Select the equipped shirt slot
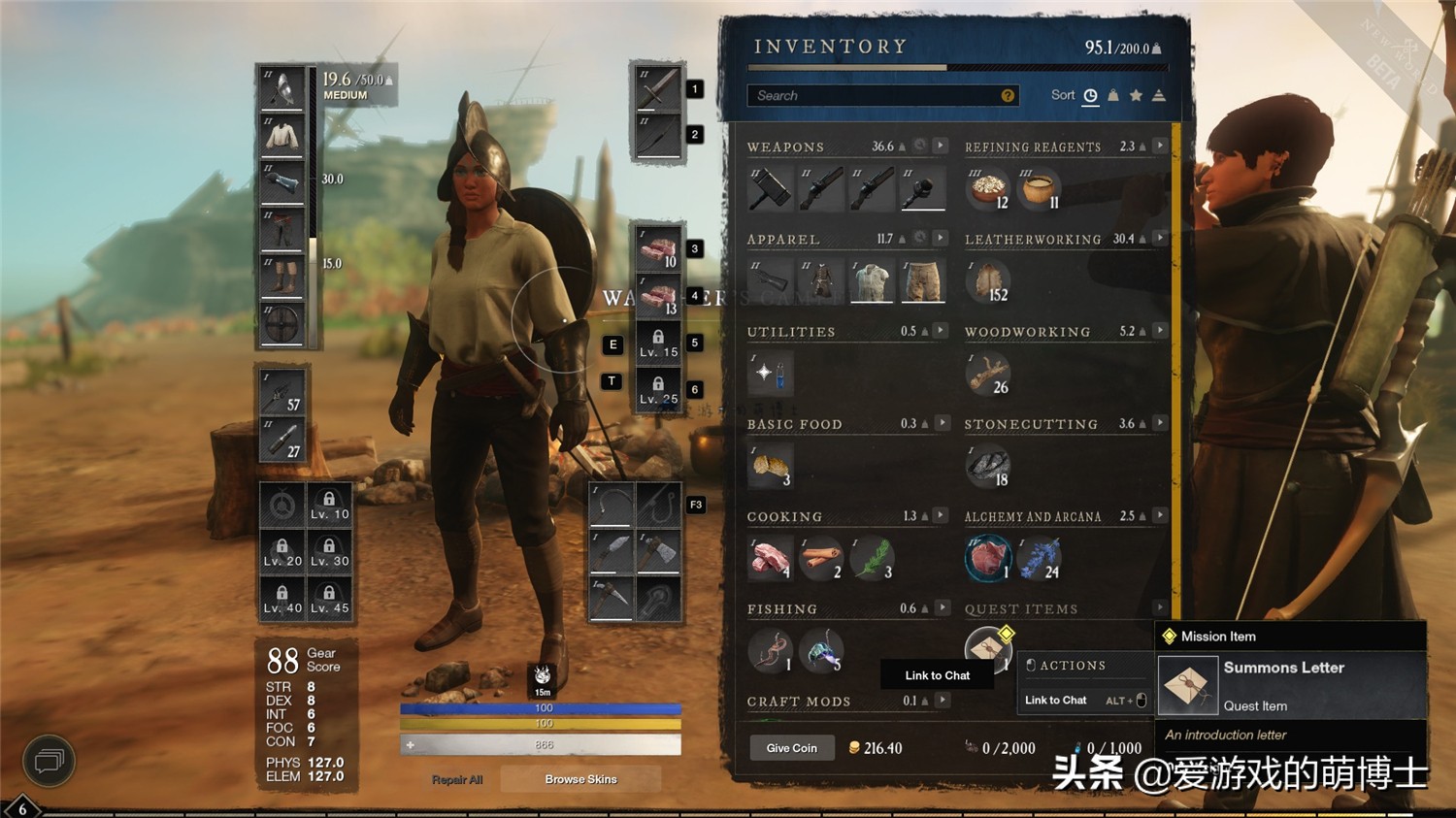The image size is (1456, 818). click(282, 135)
